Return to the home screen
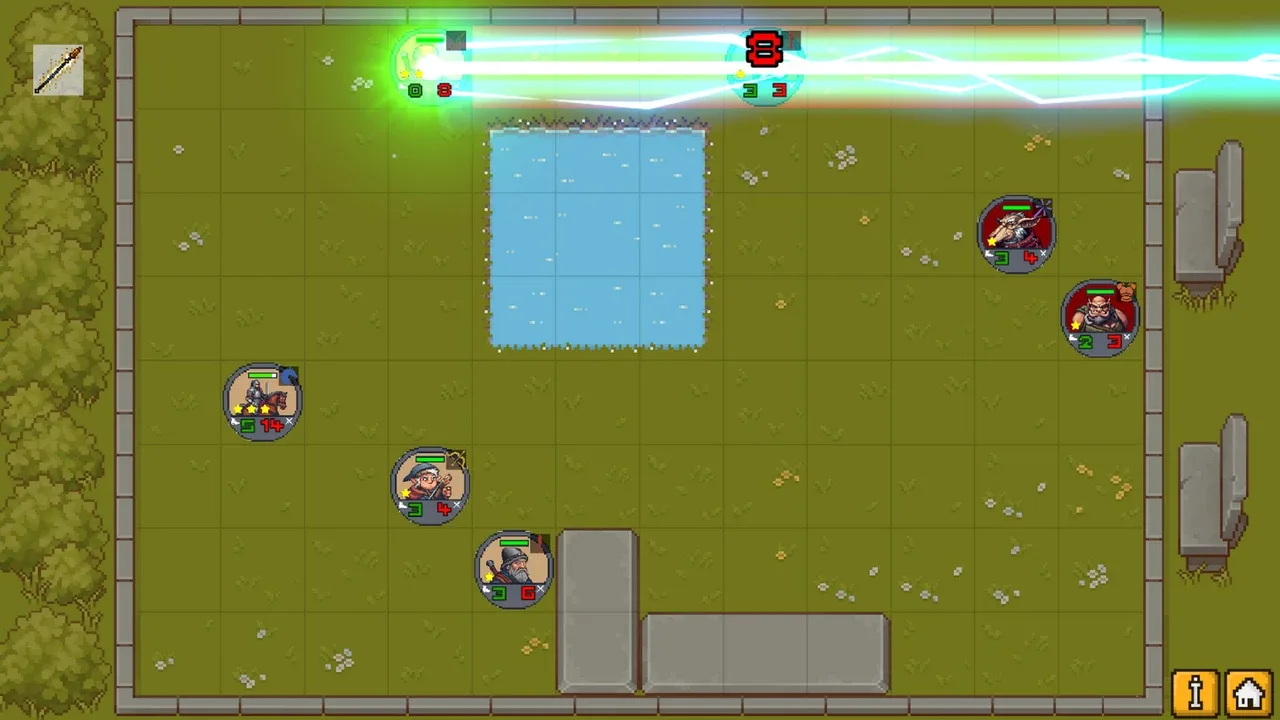The height and width of the screenshot is (720, 1280). pos(1248,692)
